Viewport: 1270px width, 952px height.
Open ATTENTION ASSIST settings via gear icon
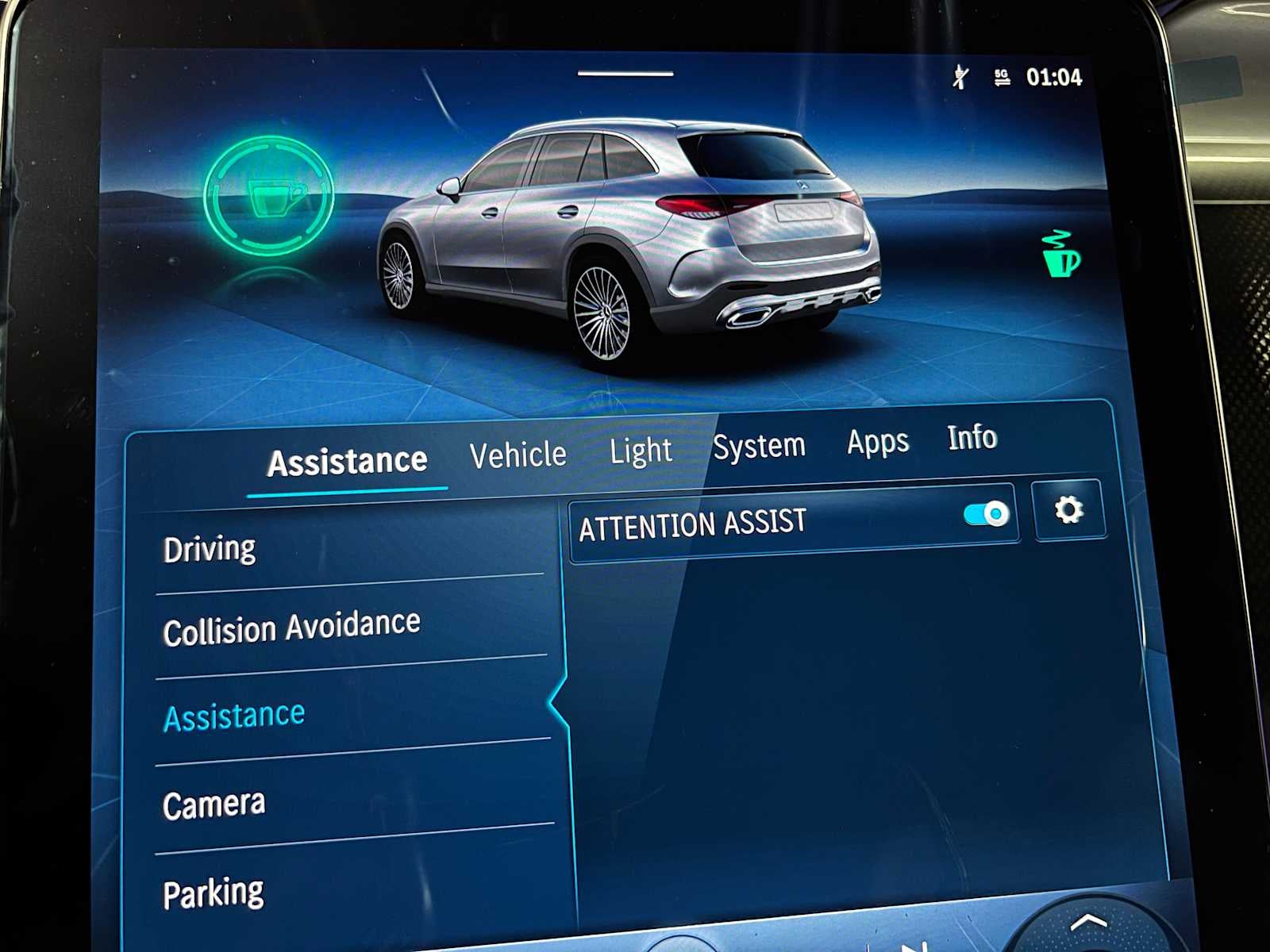1070,512
